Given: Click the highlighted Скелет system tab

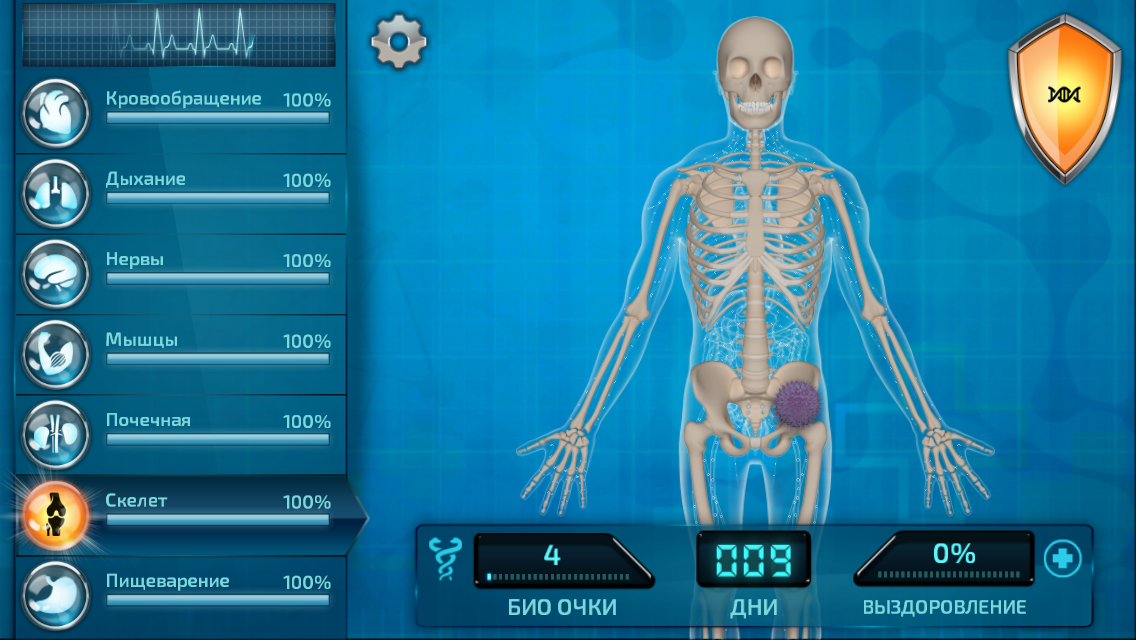Looking at the screenshot, I should coord(180,510).
